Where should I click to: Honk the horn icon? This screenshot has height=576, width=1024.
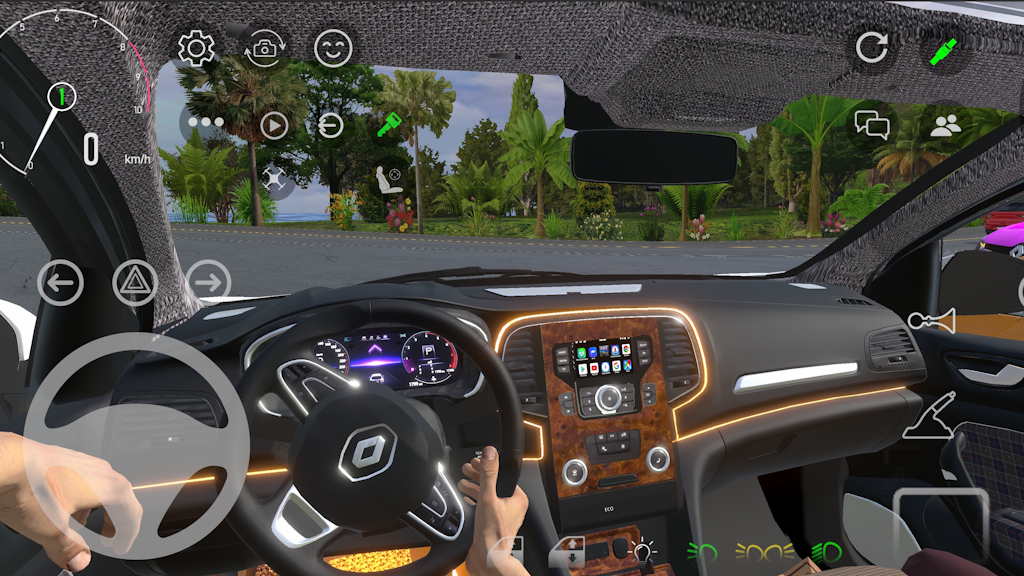tap(931, 321)
